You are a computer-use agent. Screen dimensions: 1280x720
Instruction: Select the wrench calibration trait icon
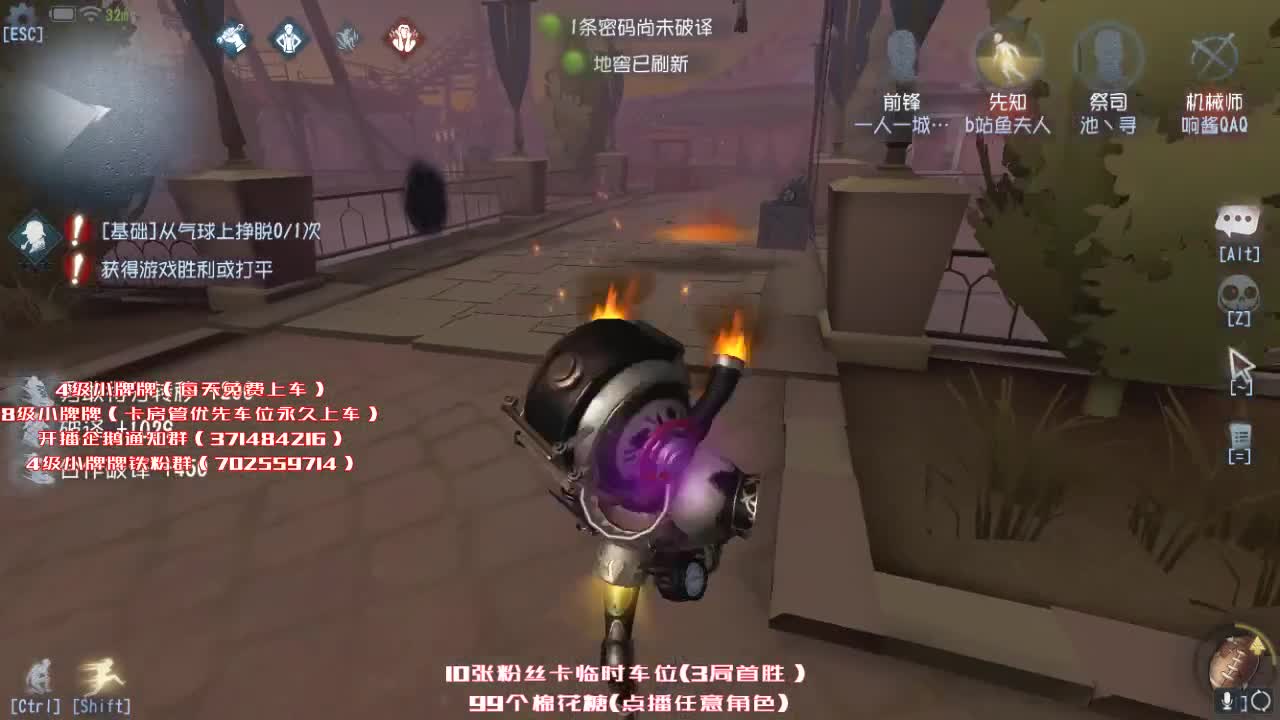tap(231, 40)
